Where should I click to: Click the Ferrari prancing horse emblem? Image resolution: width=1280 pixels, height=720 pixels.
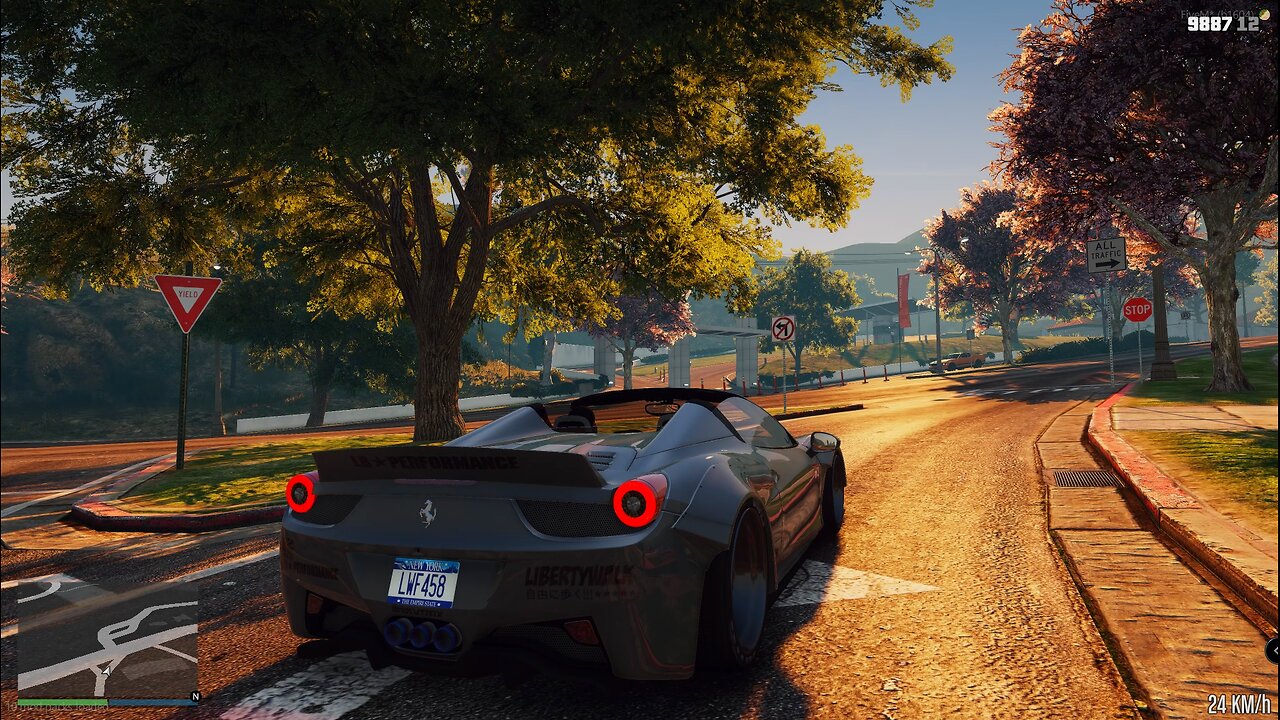pyautogui.click(x=428, y=511)
